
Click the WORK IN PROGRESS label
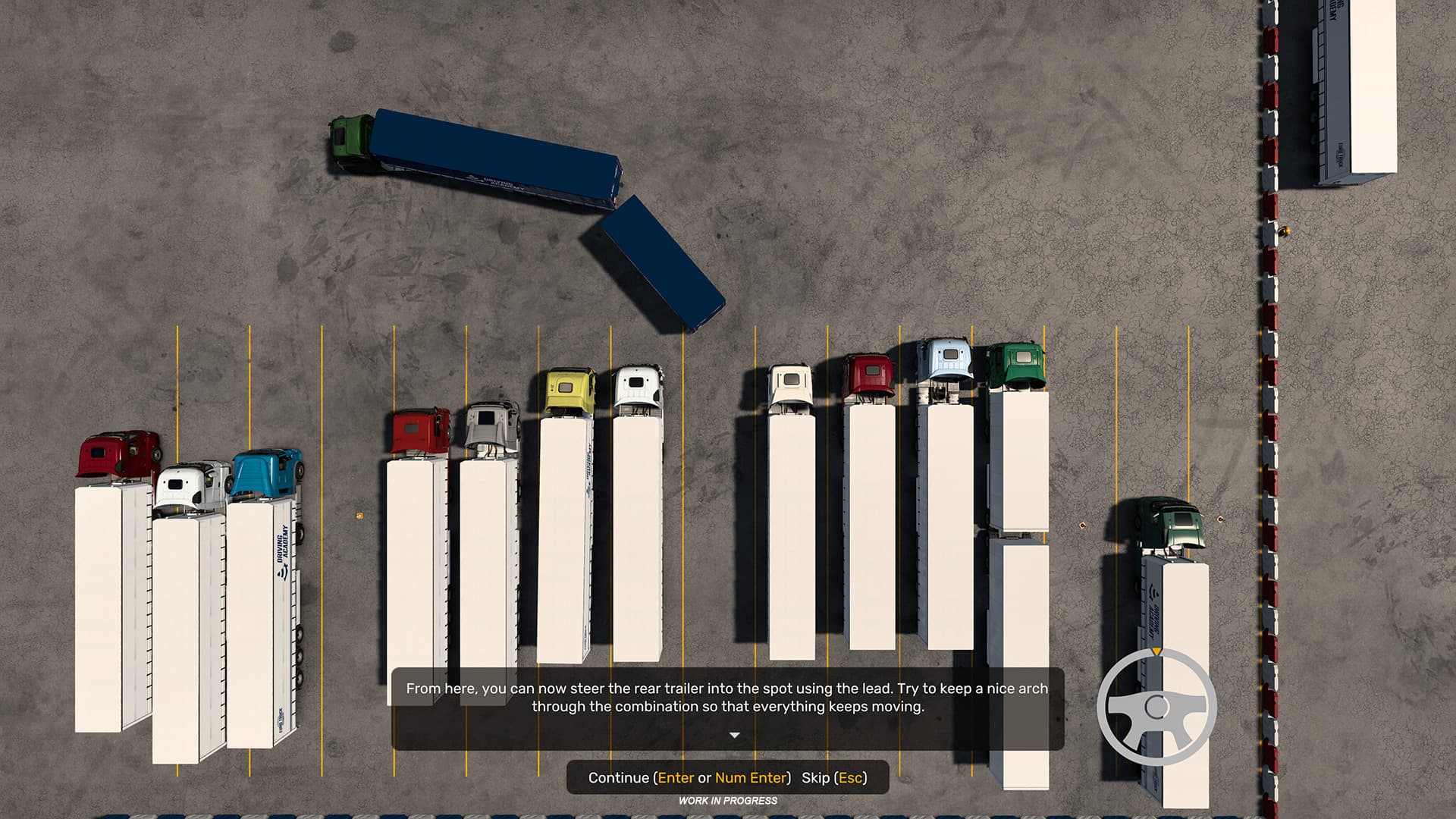[730, 799]
